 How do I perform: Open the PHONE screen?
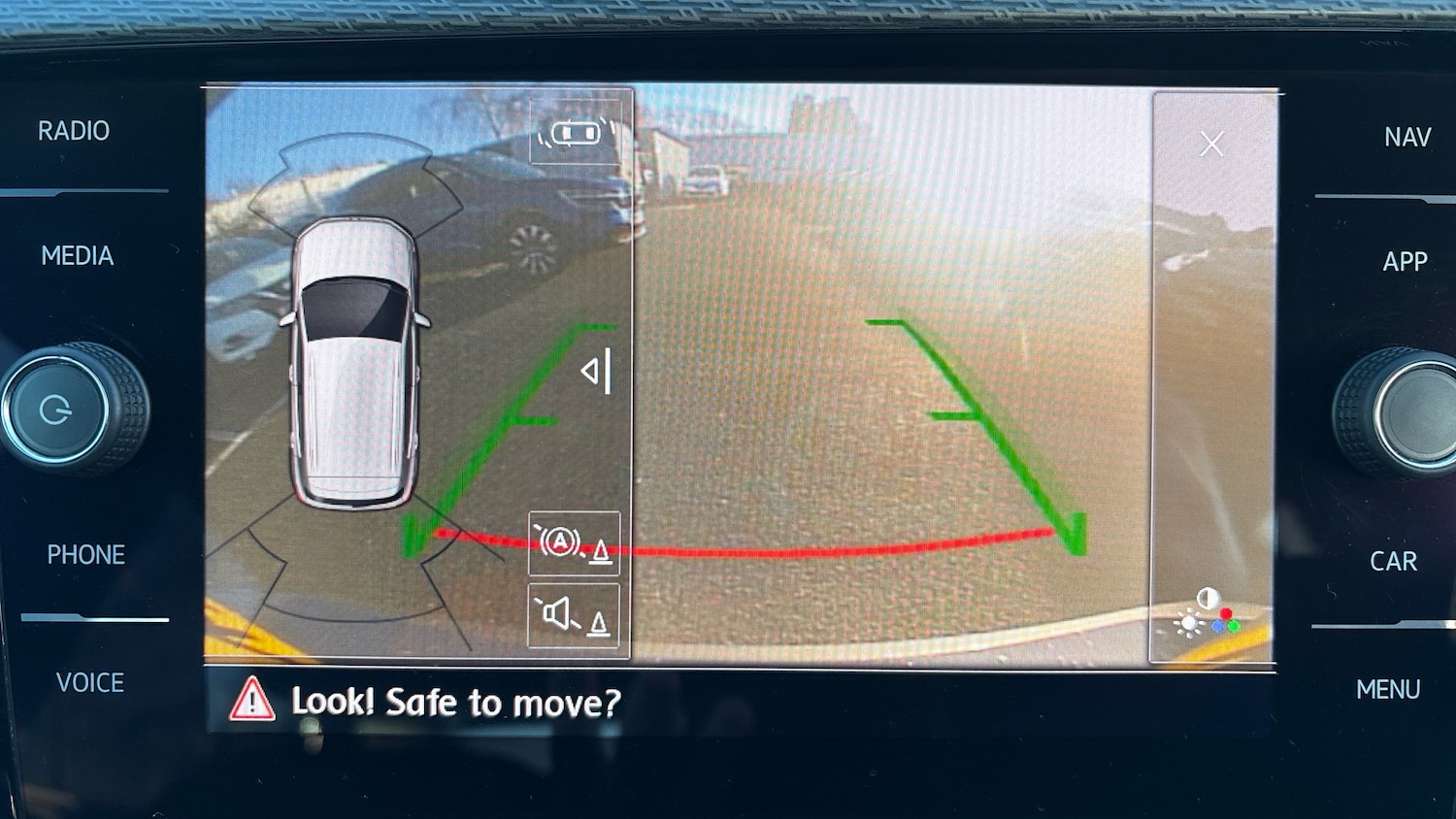point(86,555)
